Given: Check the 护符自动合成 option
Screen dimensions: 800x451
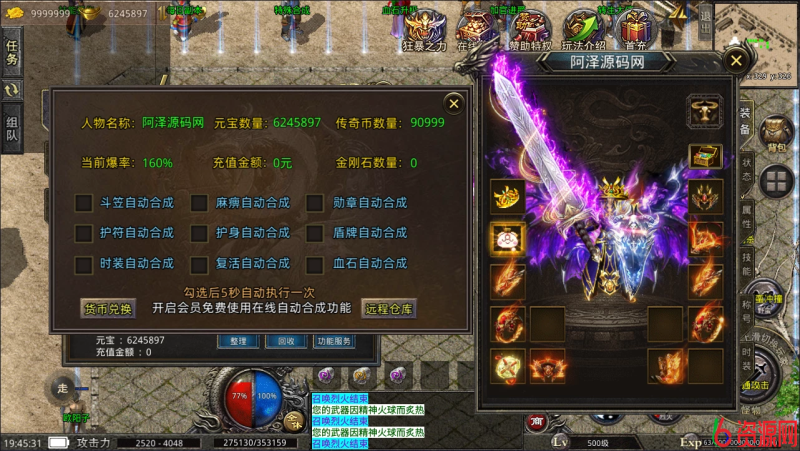Looking at the screenshot, I should click(x=84, y=233).
